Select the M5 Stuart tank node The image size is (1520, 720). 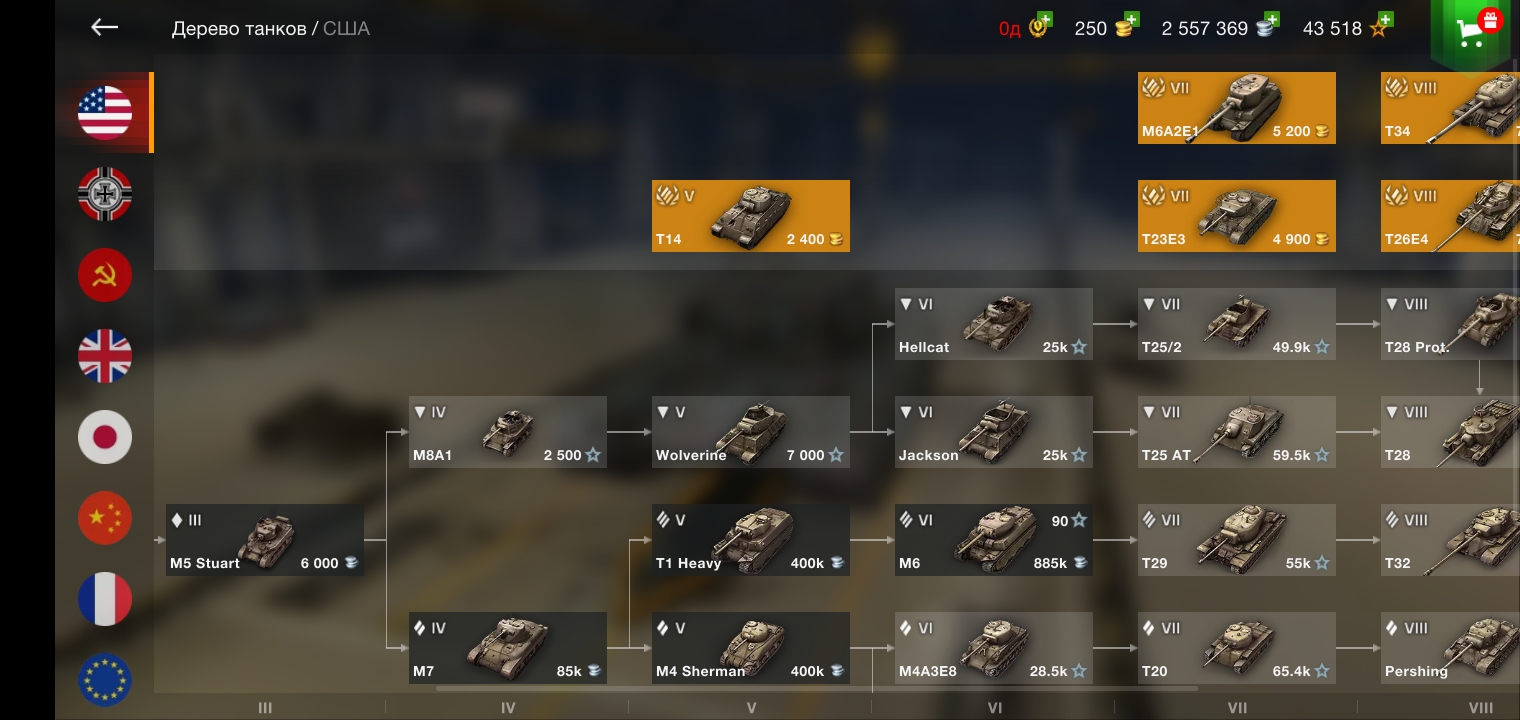(264, 540)
